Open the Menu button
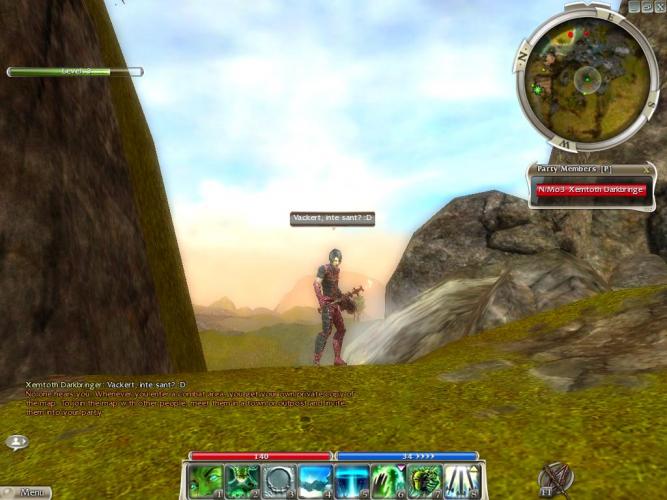Viewport: 667px width, 500px height. click(x=28, y=492)
